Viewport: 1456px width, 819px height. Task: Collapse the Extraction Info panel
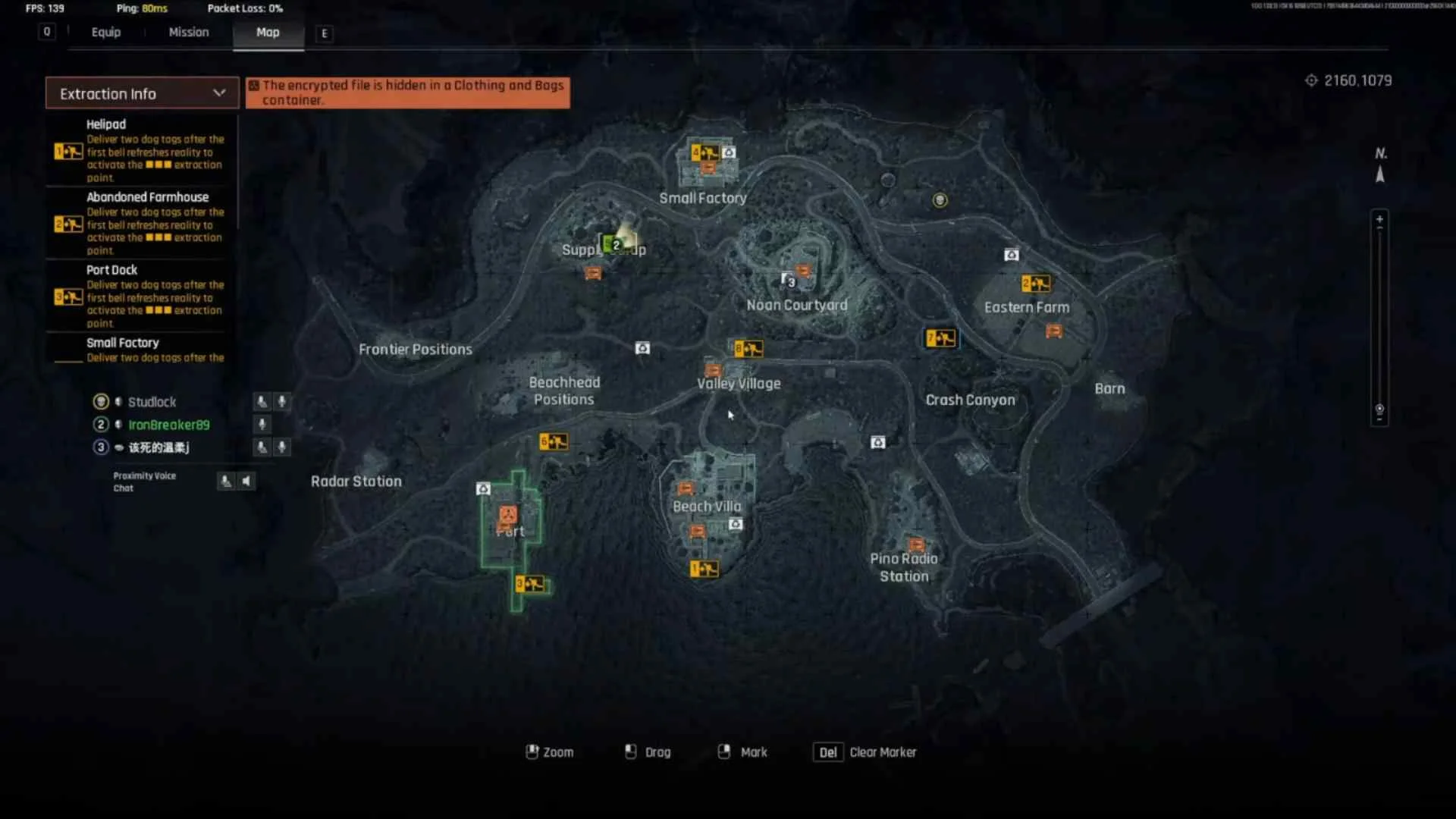click(219, 93)
